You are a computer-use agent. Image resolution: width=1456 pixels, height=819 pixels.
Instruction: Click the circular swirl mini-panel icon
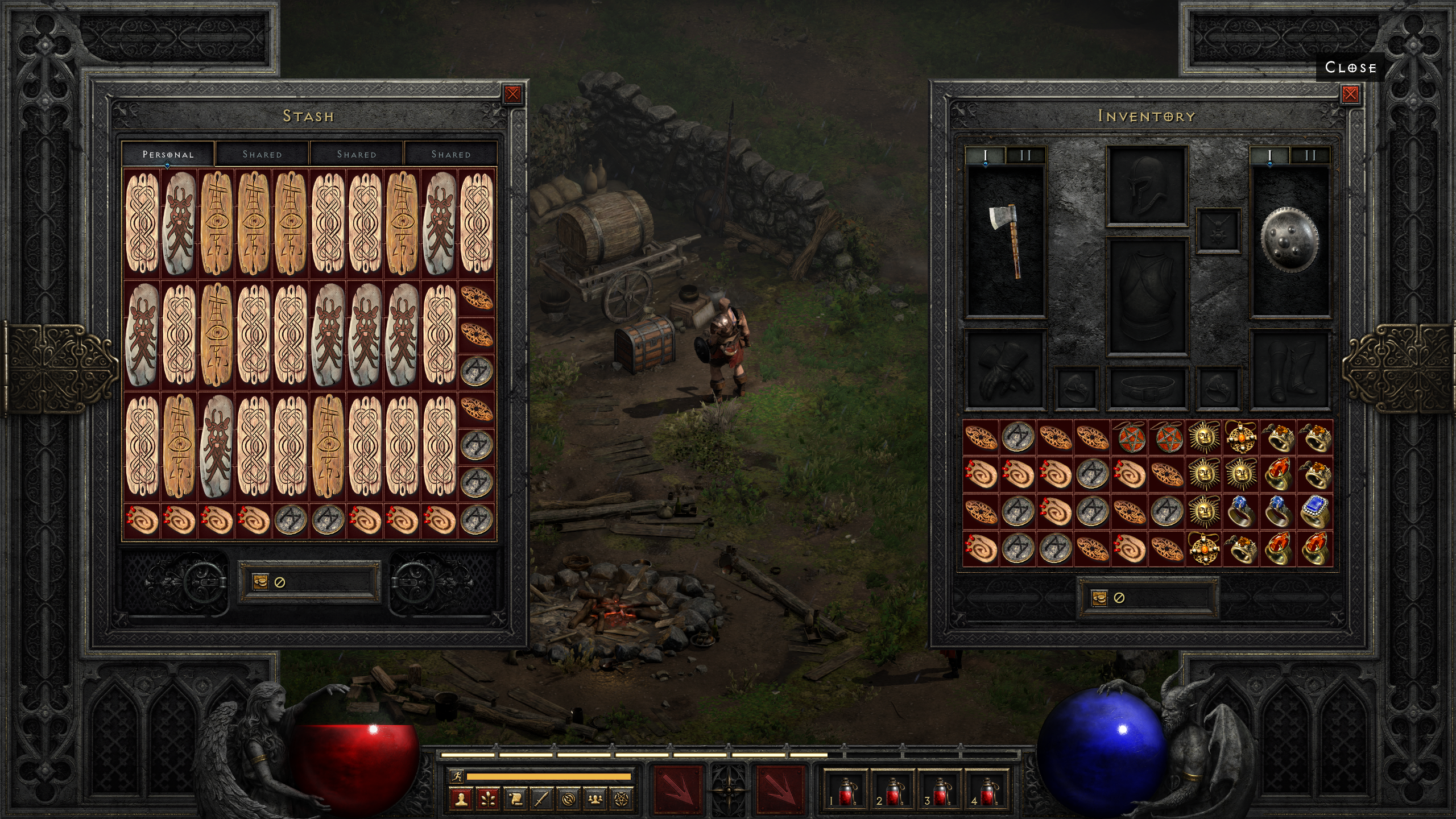point(568,800)
